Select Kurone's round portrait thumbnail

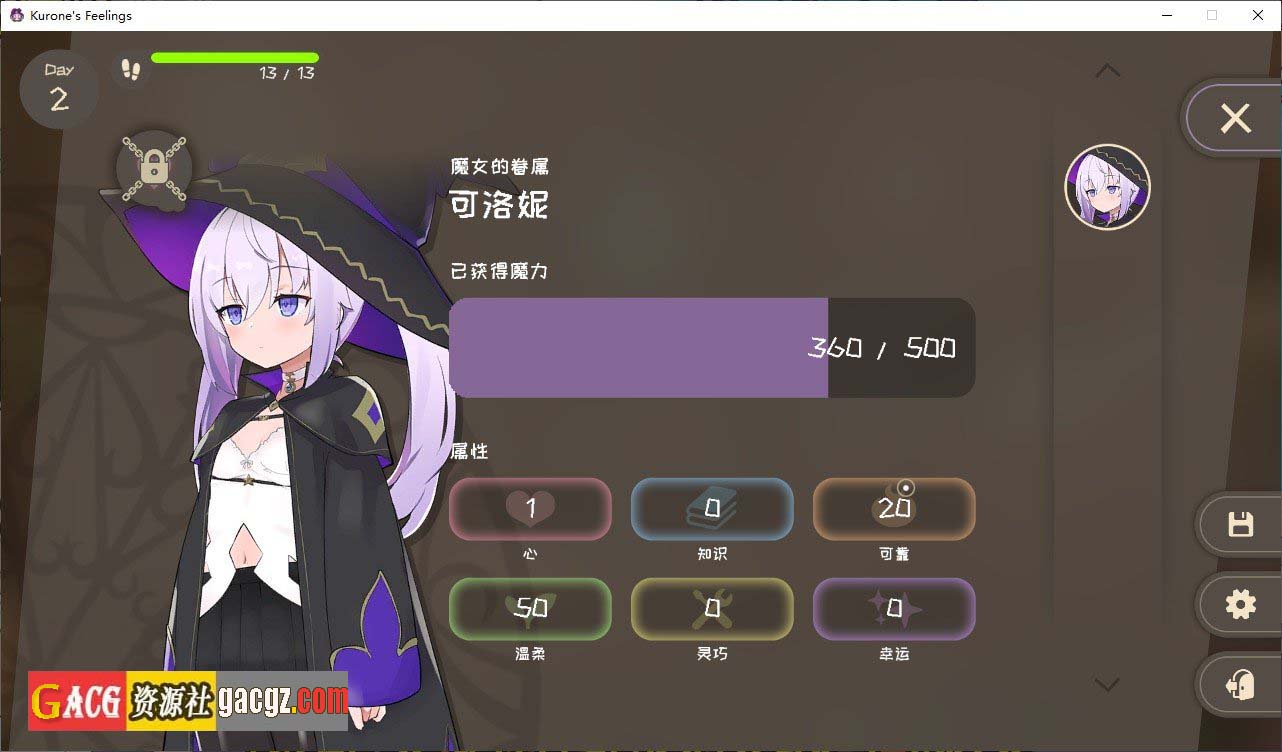(1108, 187)
